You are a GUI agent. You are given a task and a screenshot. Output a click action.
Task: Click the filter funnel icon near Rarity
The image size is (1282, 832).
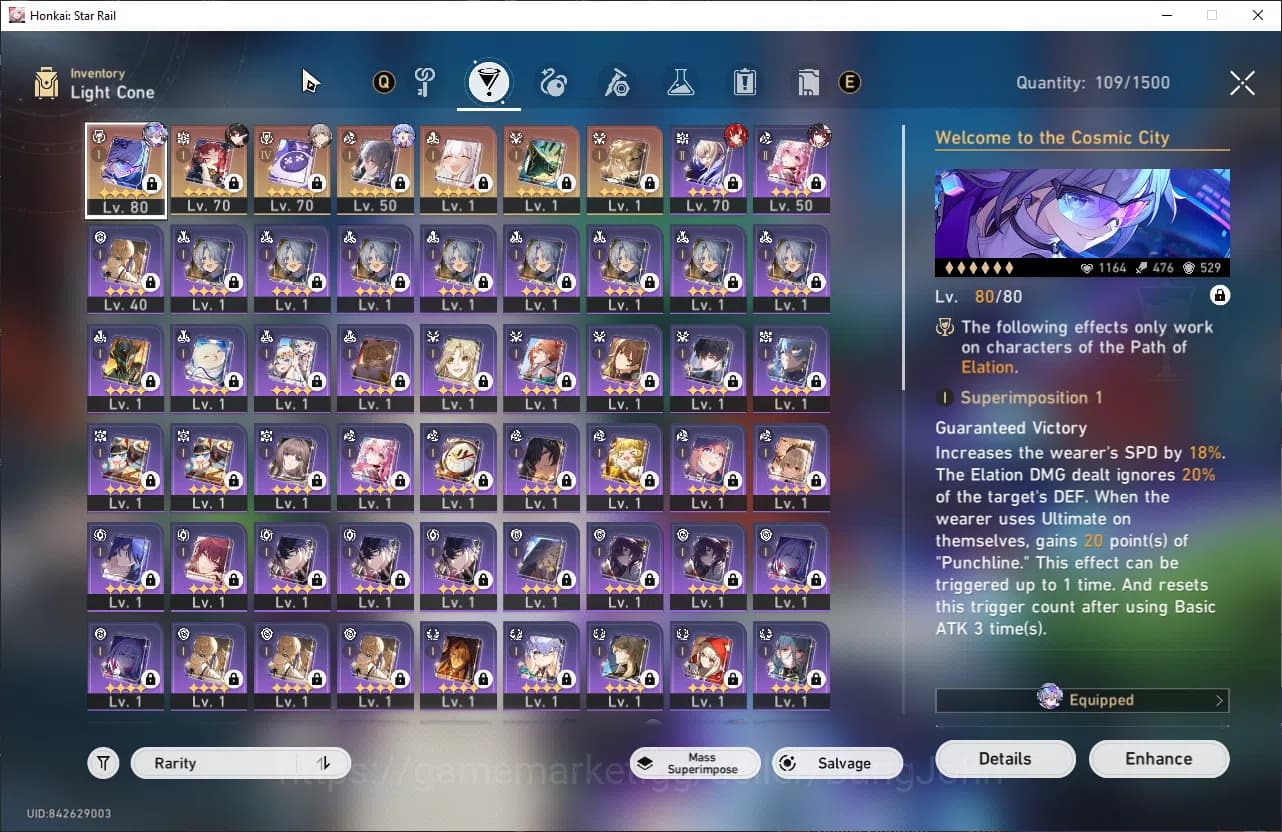pyautogui.click(x=103, y=762)
